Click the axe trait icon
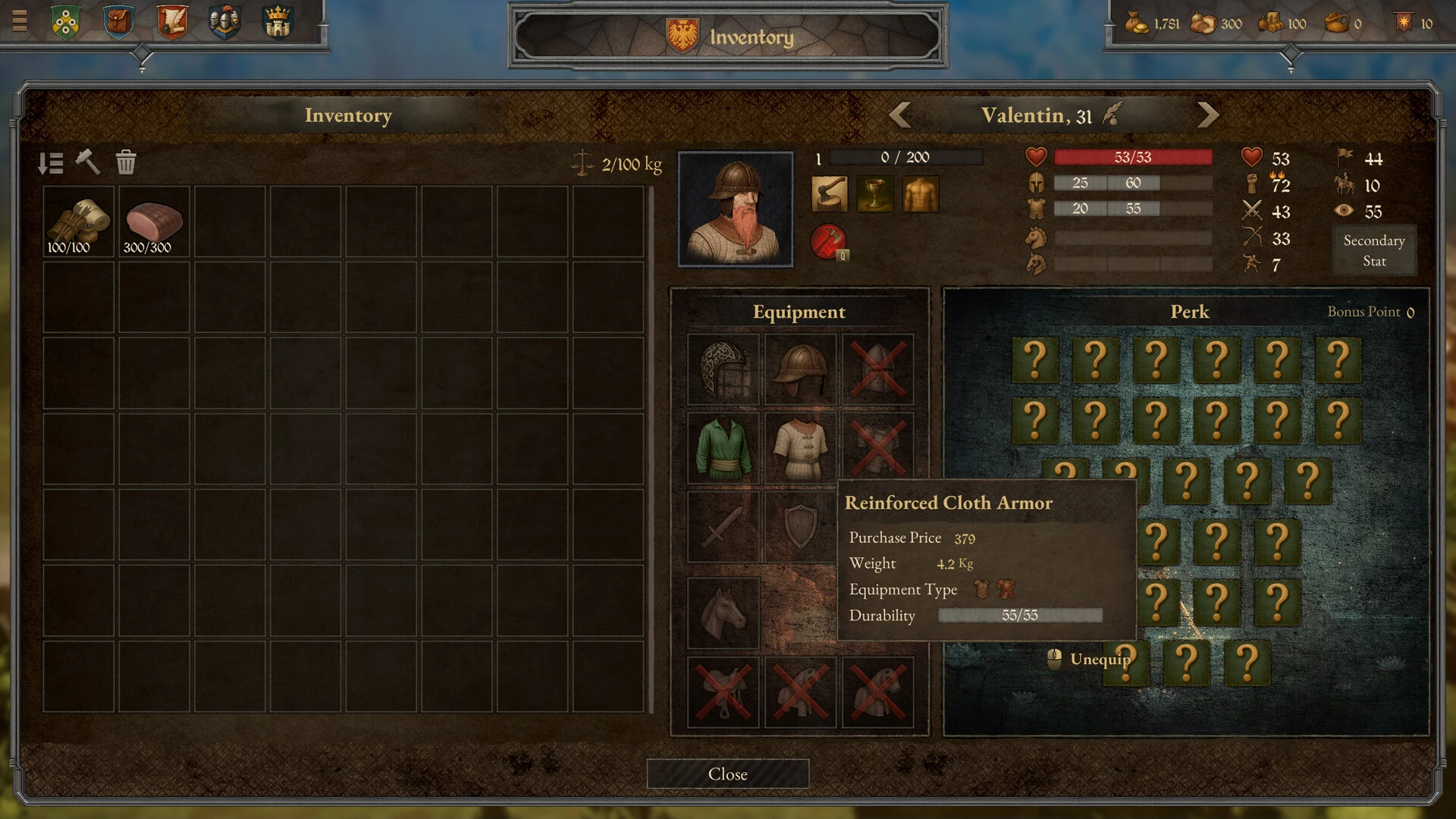The width and height of the screenshot is (1456, 819). (830, 194)
